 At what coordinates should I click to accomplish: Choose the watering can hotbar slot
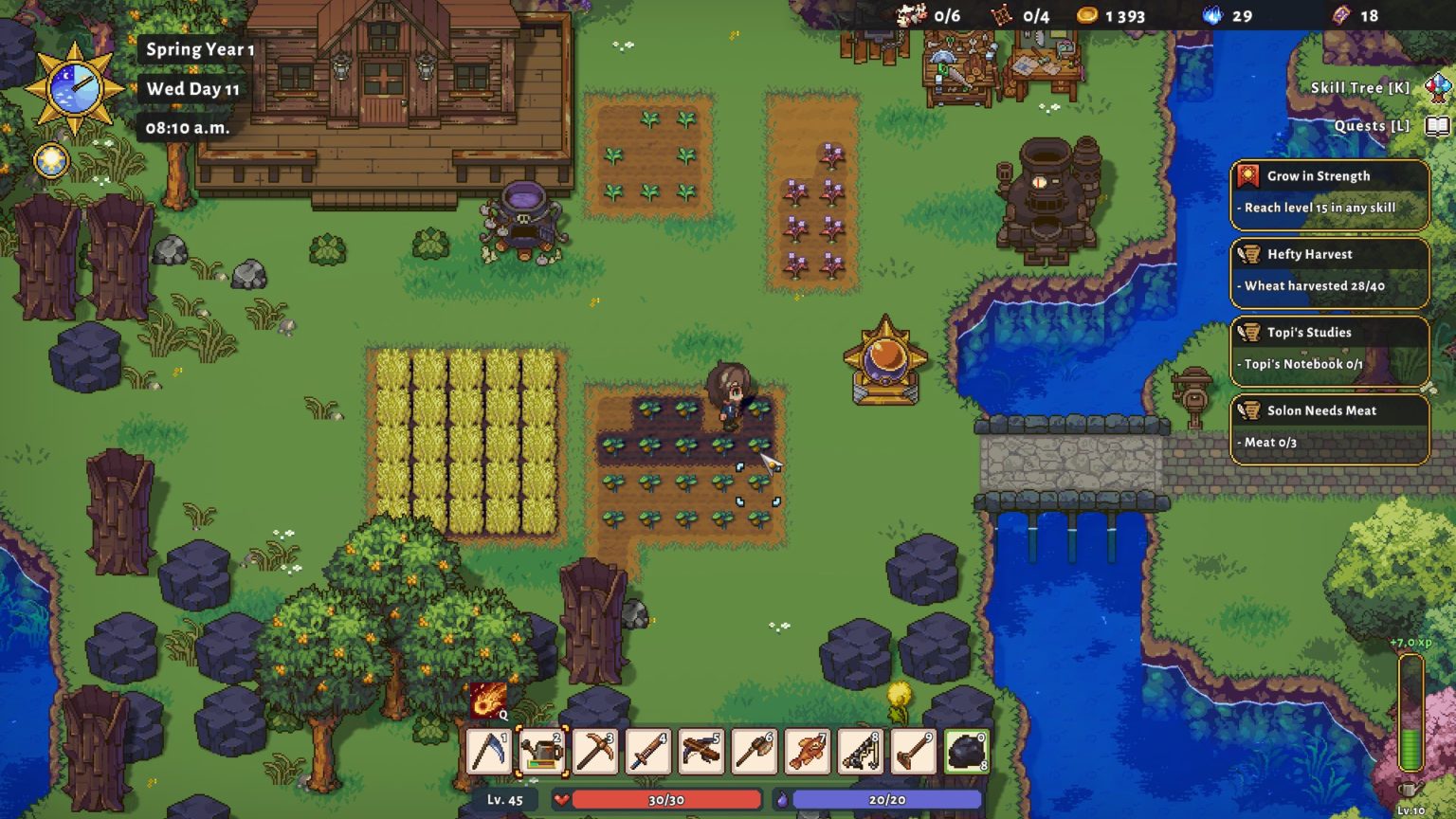543,752
